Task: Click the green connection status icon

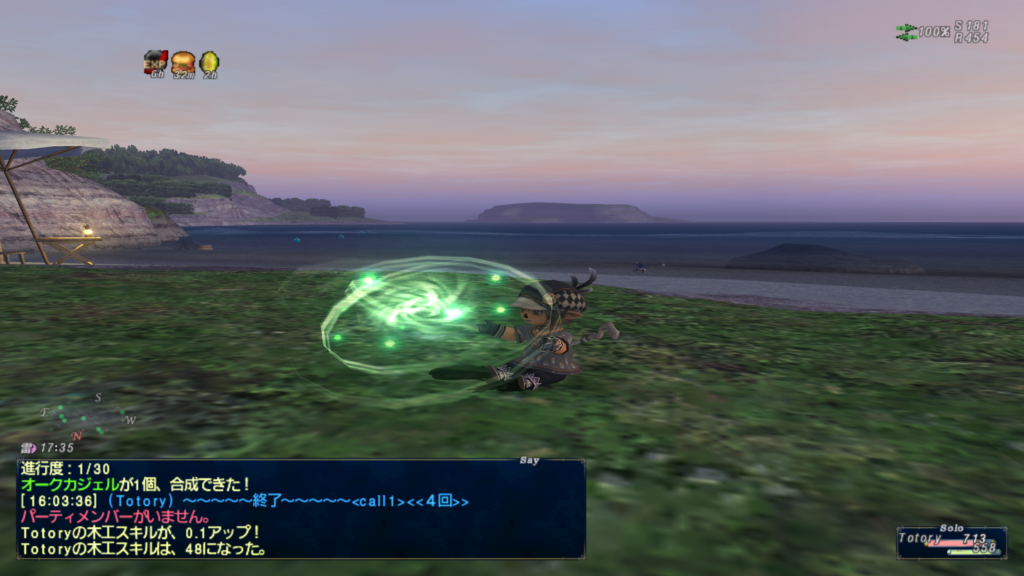Action: (906, 32)
